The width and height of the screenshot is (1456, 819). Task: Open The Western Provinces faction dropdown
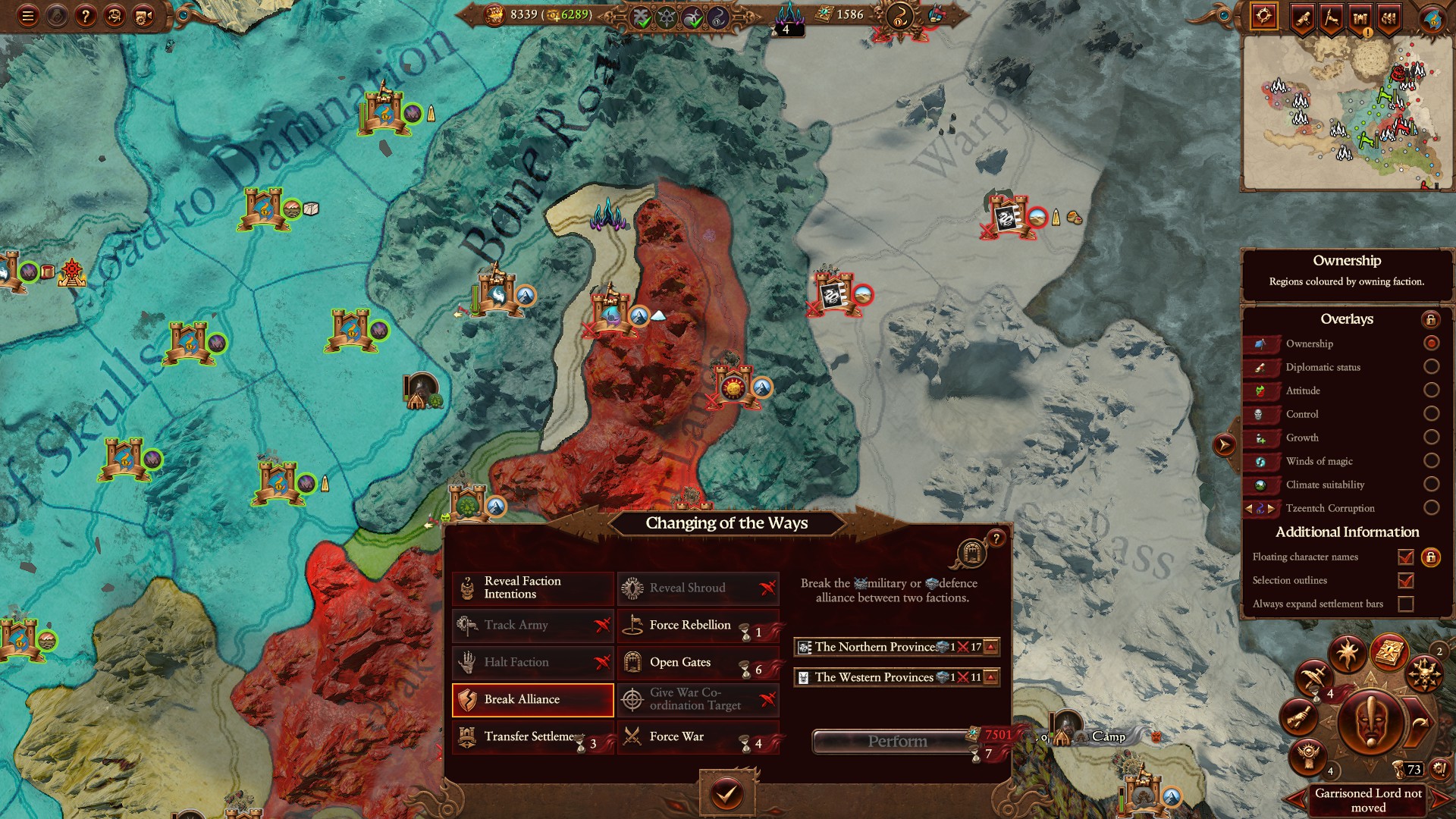point(990,677)
